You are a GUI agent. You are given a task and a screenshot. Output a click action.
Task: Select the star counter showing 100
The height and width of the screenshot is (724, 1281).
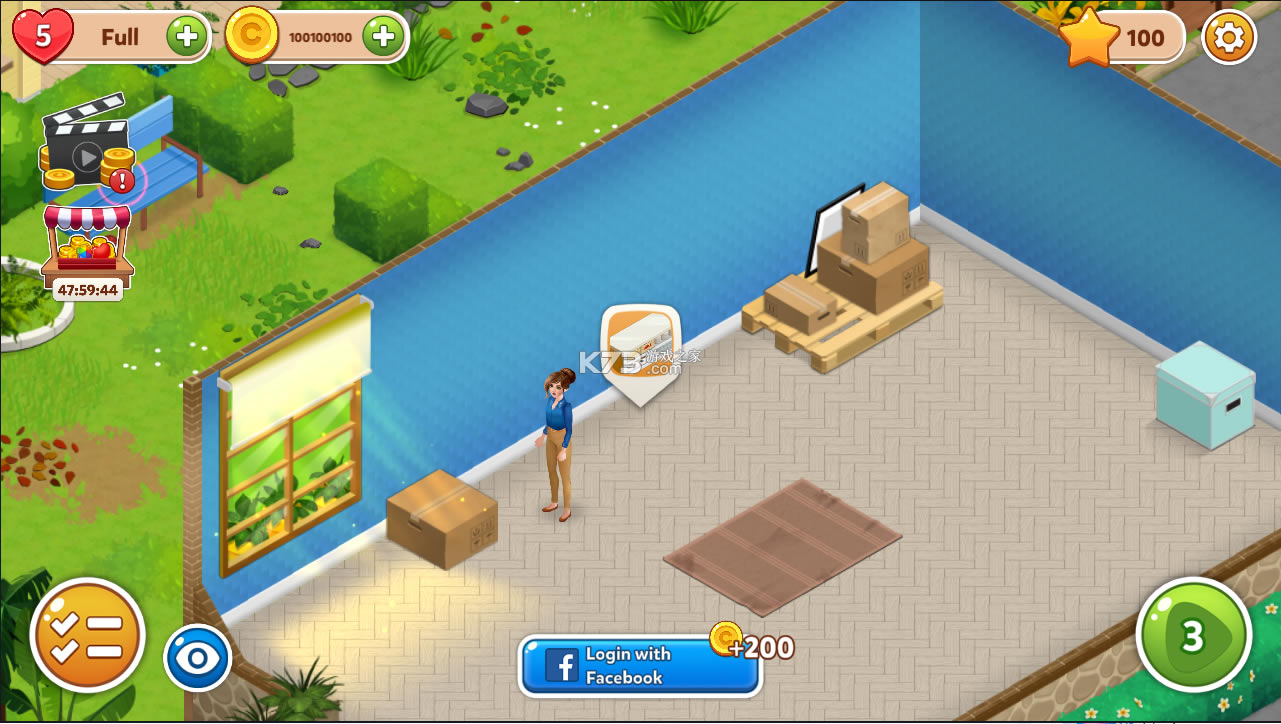click(1122, 38)
